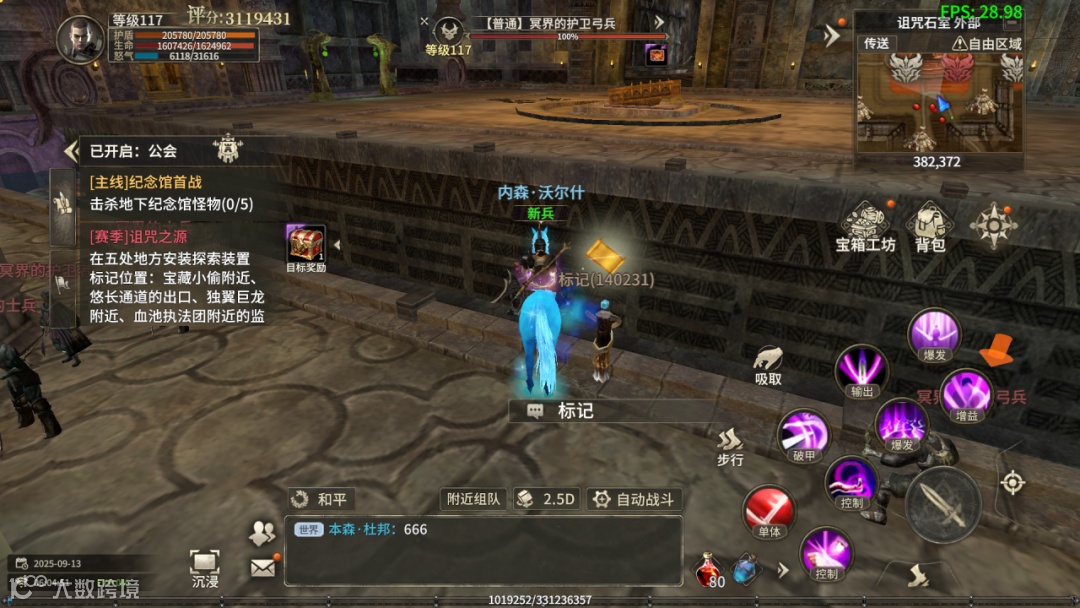This screenshot has width=1080, height=608.
Task: Activate the 吸取 absorb skill
Action: coord(768,364)
